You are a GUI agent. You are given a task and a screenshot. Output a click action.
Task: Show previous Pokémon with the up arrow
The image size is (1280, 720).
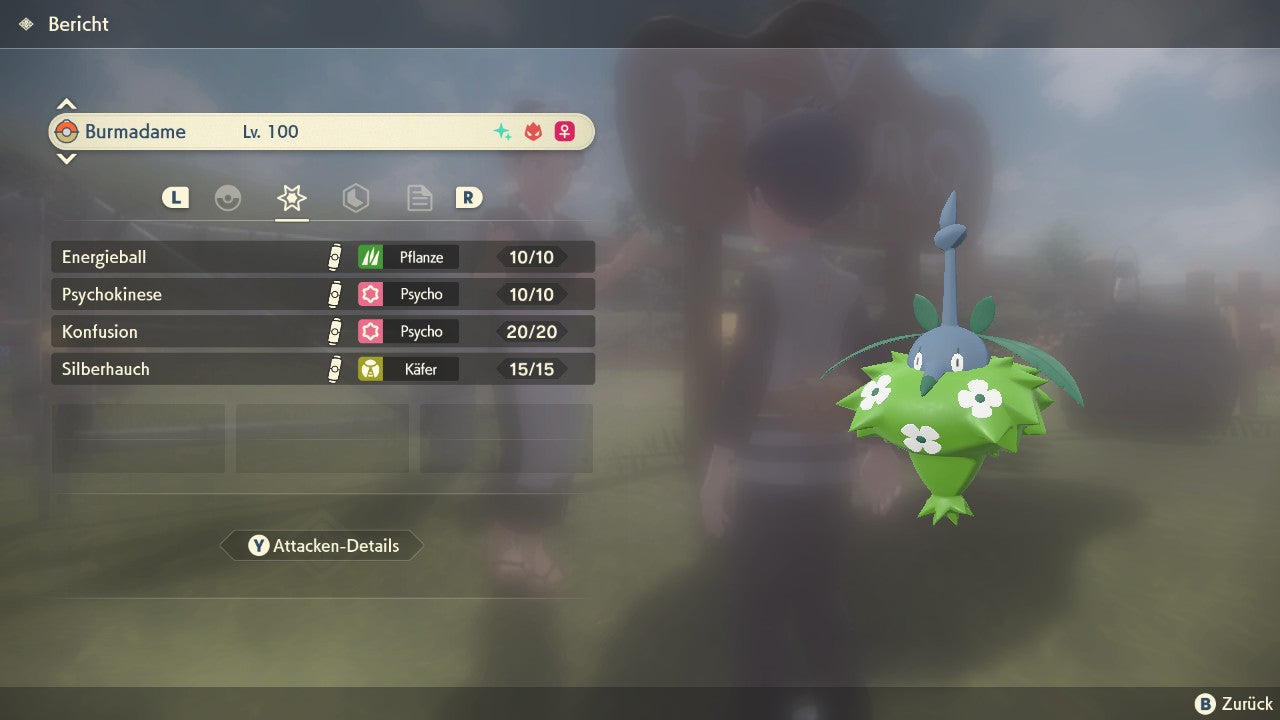pos(66,104)
